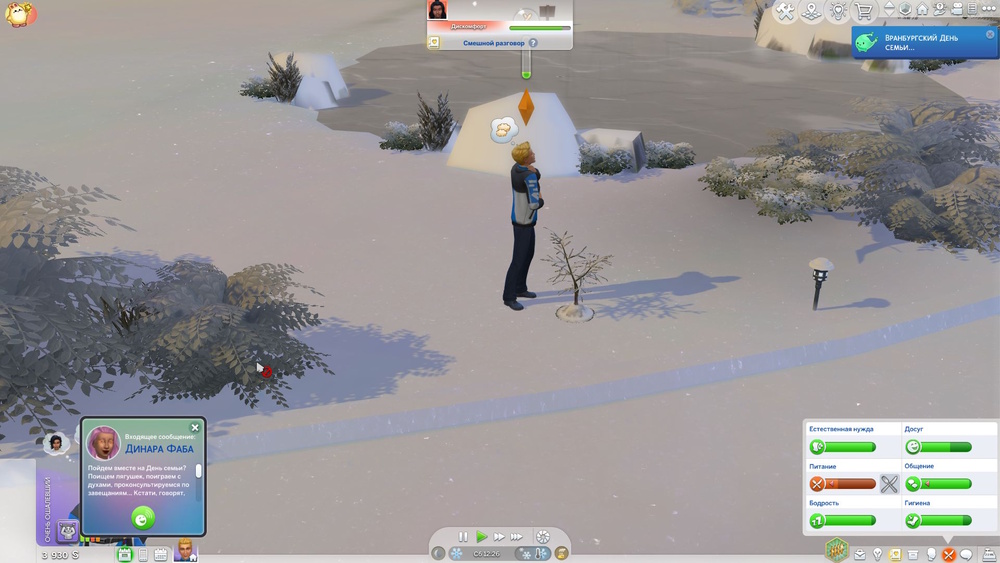The width and height of the screenshot is (1000, 563).
Task: Click the Питание hunger need icon
Action: click(x=817, y=484)
